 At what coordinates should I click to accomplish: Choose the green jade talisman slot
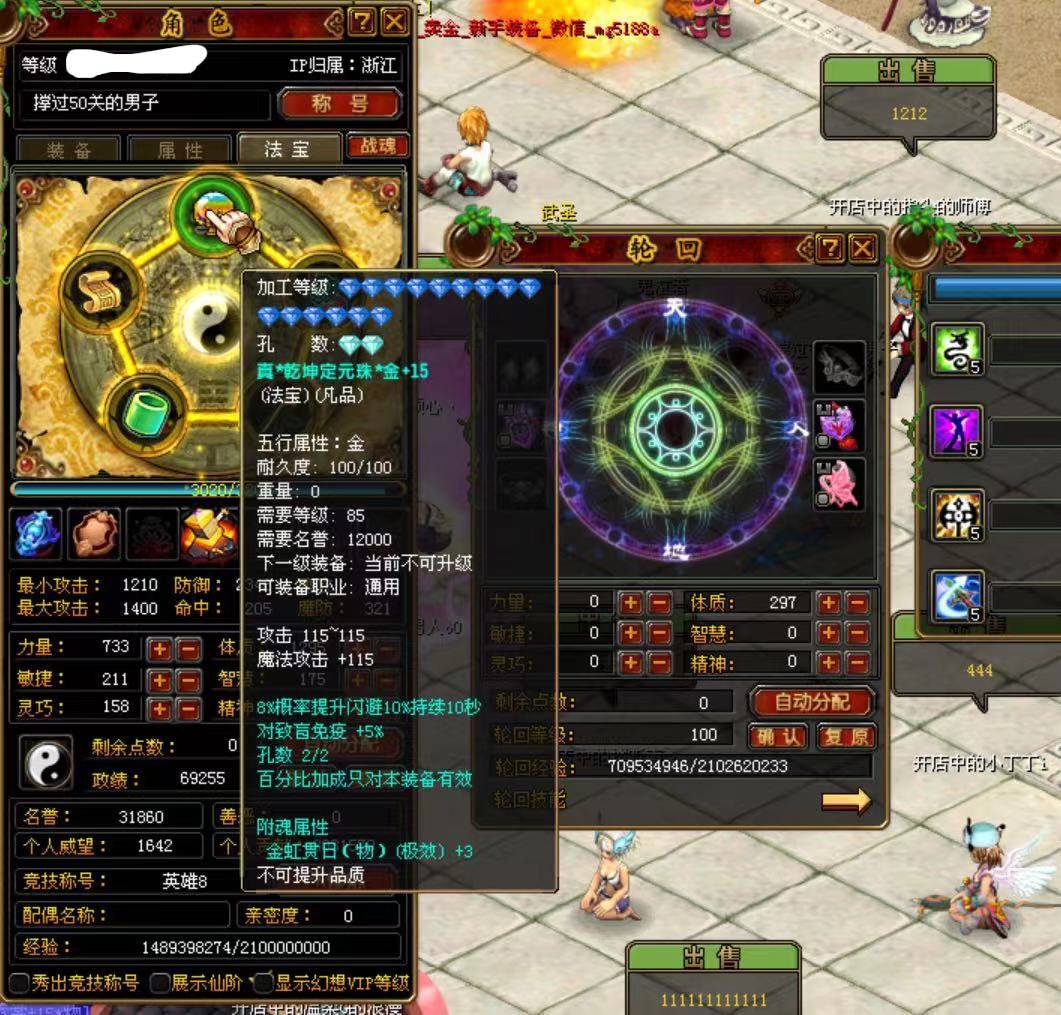[147, 412]
